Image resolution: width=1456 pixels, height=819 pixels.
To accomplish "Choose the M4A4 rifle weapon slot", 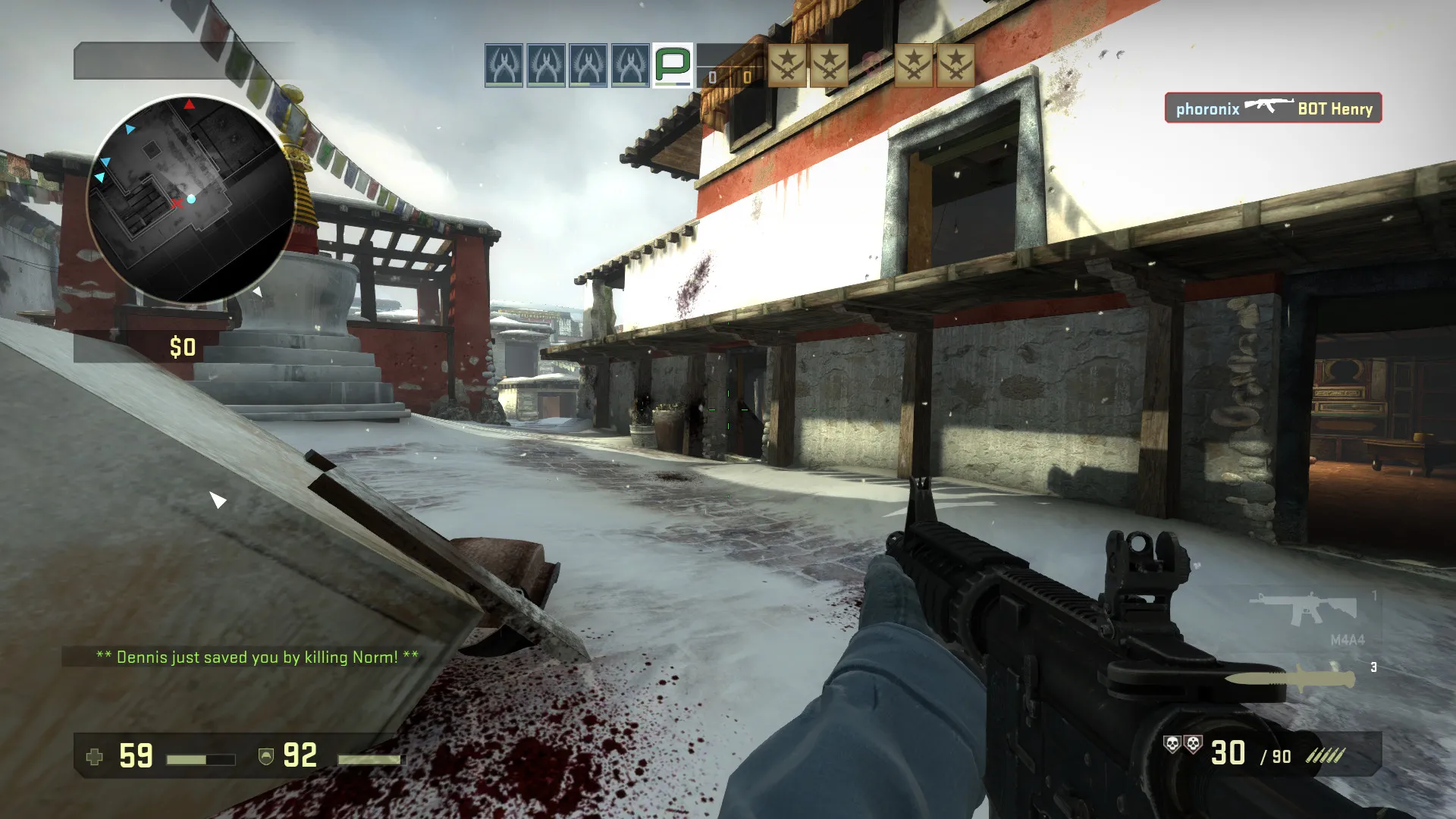I will (x=1304, y=609).
